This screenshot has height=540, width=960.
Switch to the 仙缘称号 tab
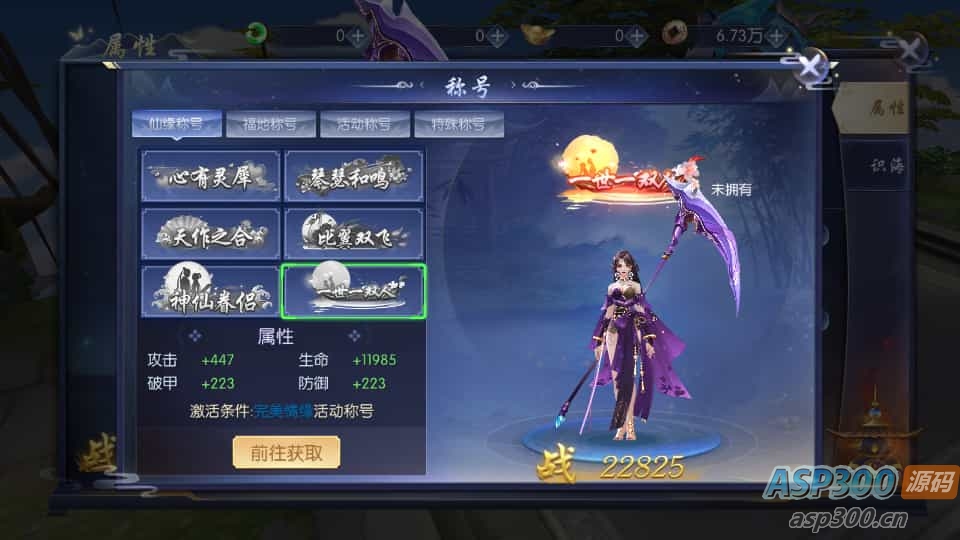click(x=169, y=125)
